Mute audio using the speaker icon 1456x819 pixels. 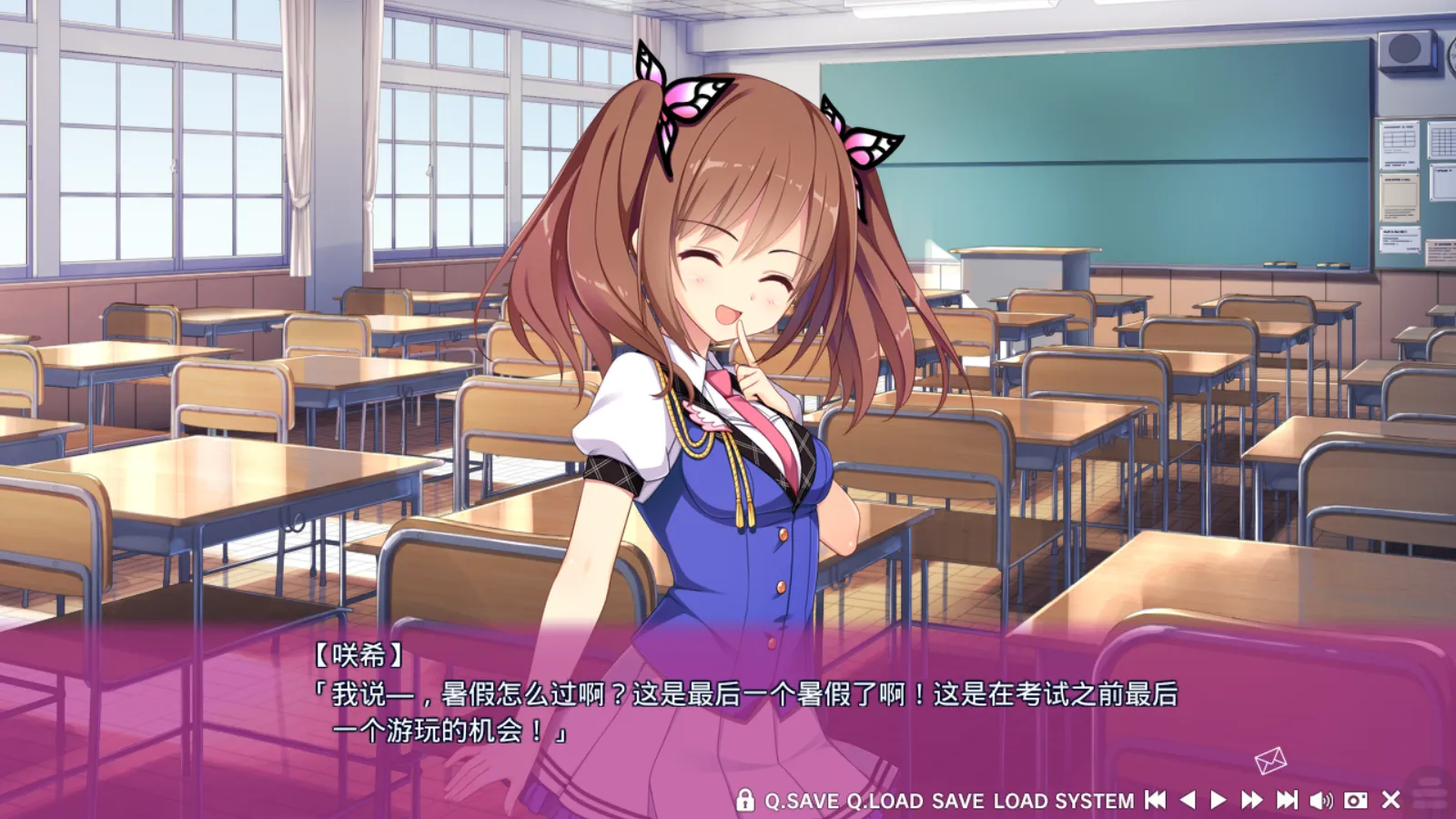pyautogui.click(x=1319, y=801)
